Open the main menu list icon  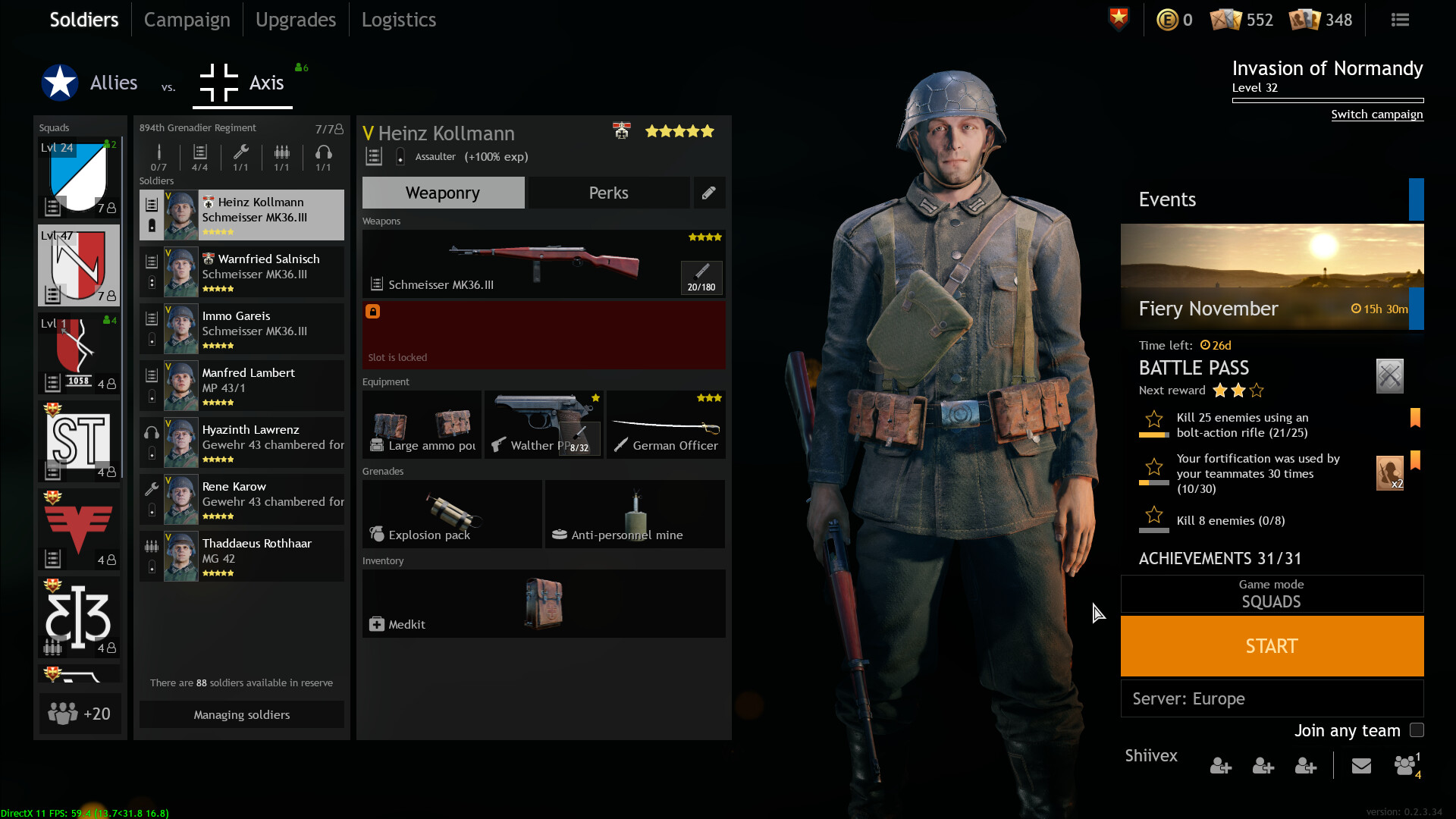1400,20
